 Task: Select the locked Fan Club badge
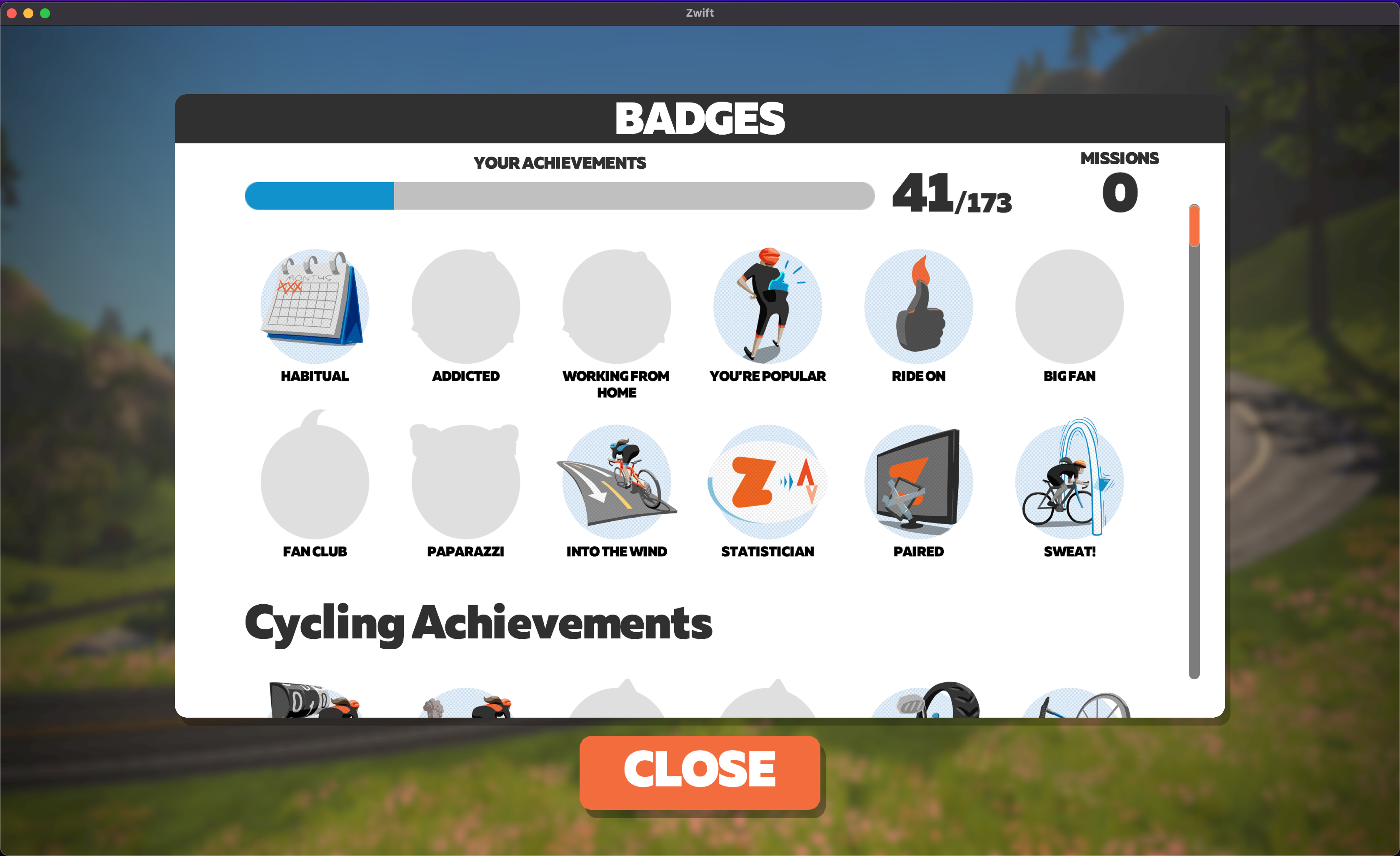pyautogui.click(x=315, y=482)
